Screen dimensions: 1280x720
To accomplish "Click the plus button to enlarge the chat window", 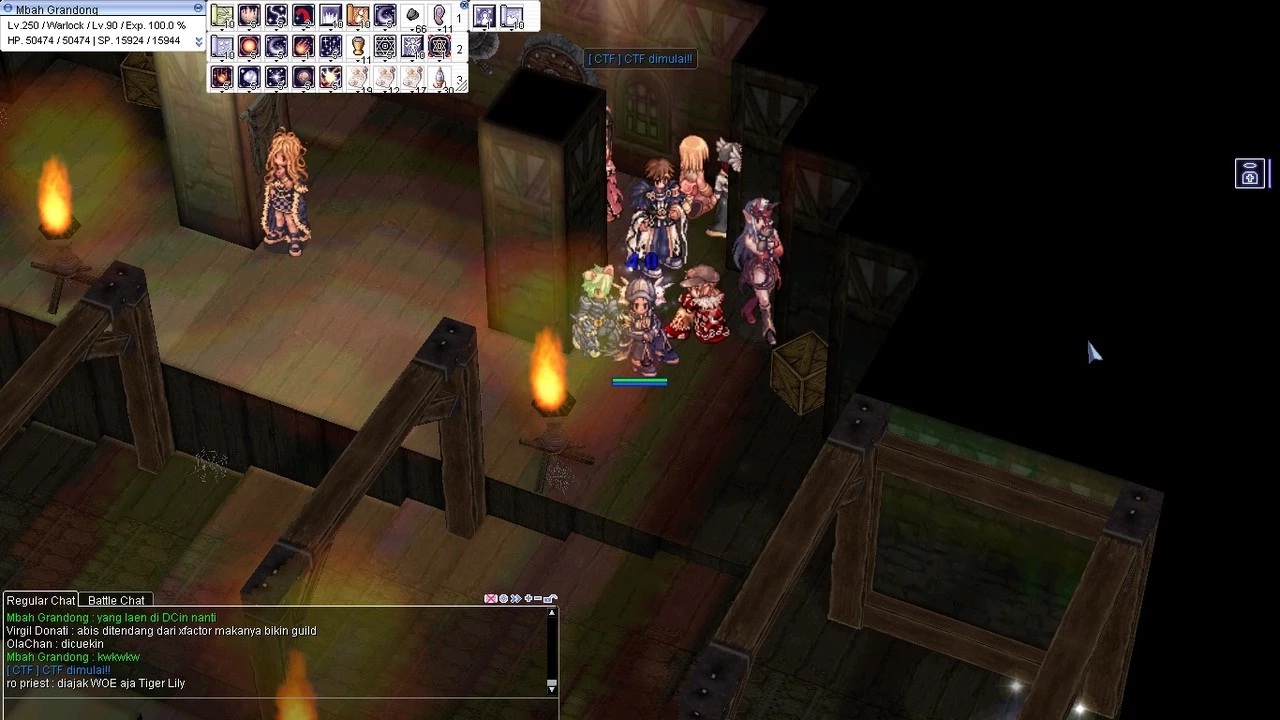I will tap(528, 598).
